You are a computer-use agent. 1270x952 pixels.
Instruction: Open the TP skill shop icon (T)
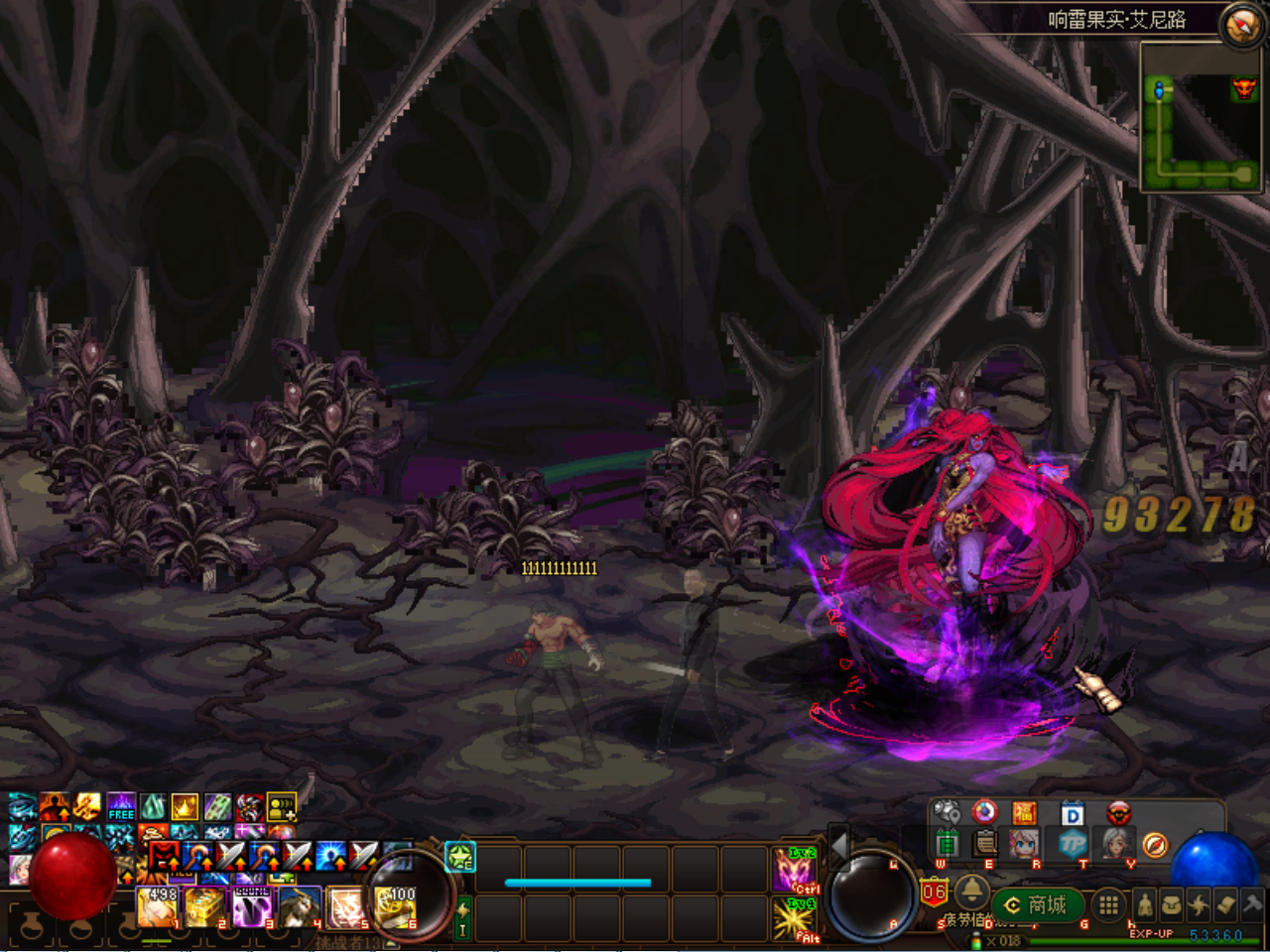click(1072, 844)
